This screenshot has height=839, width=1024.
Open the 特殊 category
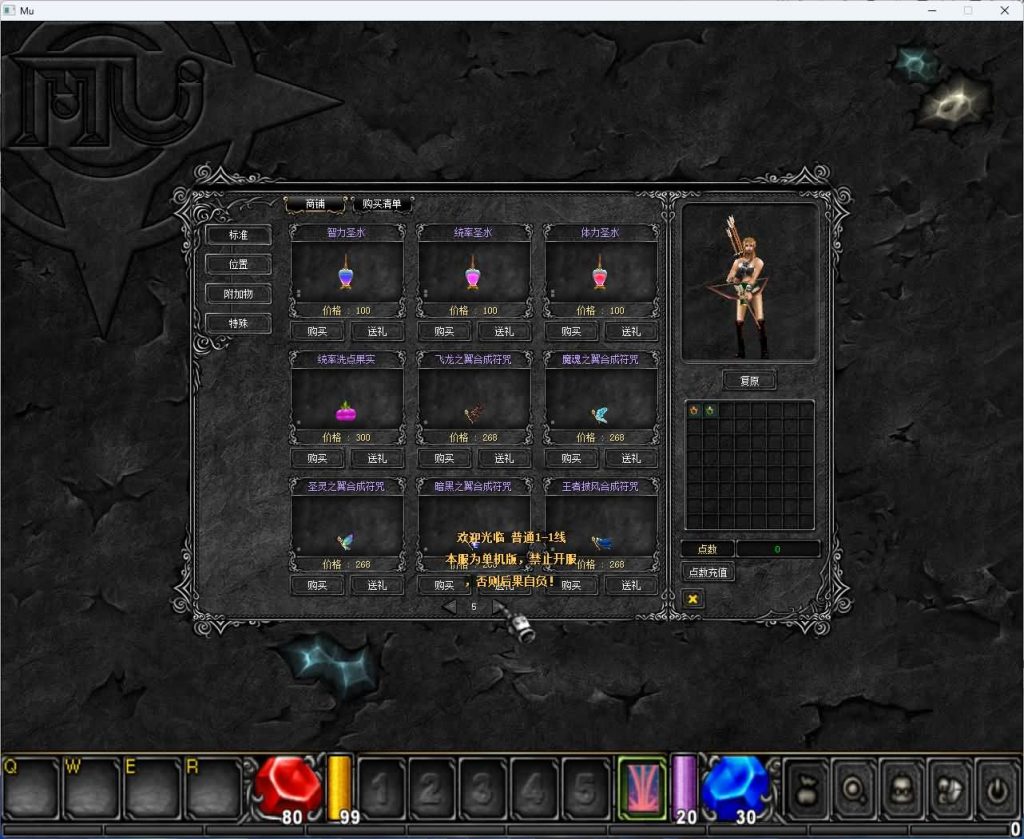238,323
